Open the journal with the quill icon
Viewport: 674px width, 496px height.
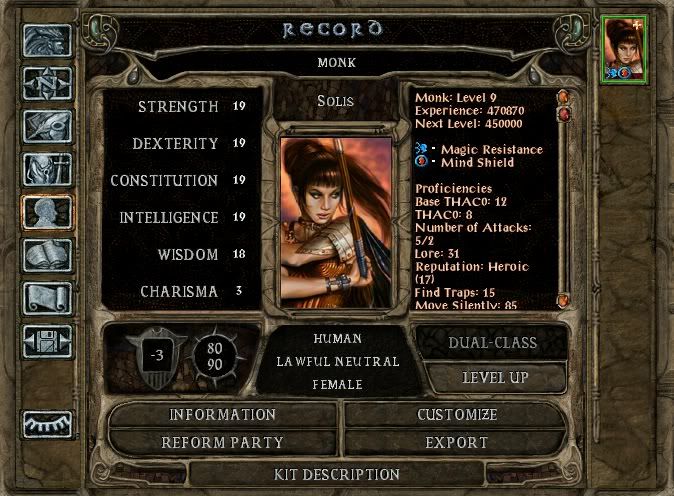tap(46, 127)
